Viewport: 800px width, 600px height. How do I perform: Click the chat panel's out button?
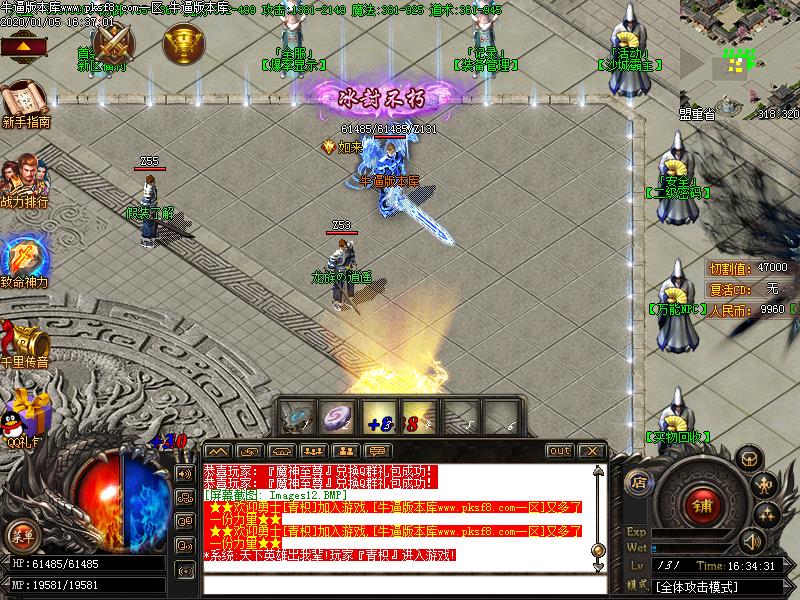click(560, 451)
